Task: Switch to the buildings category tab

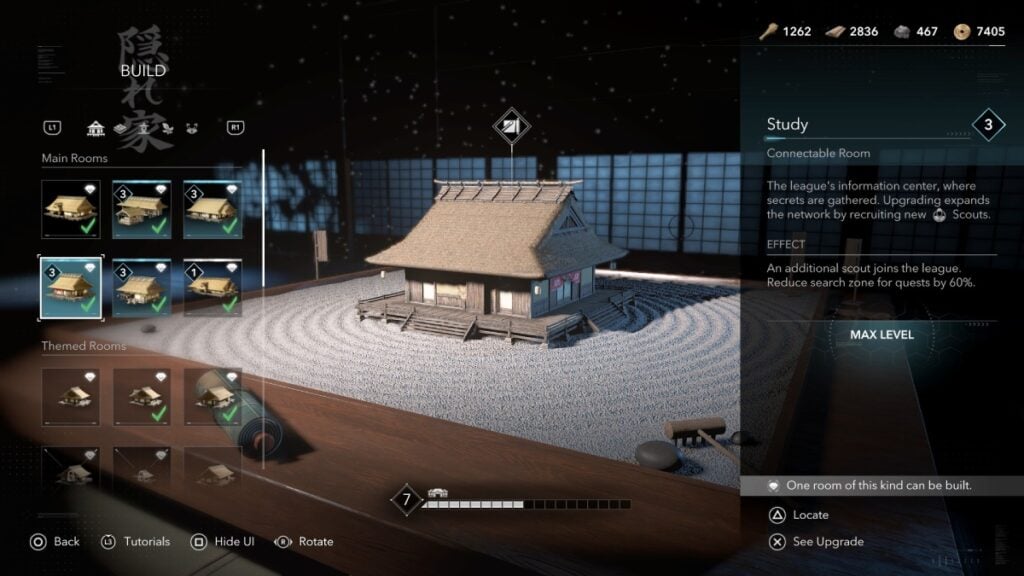Action: click(x=96, y=128)
